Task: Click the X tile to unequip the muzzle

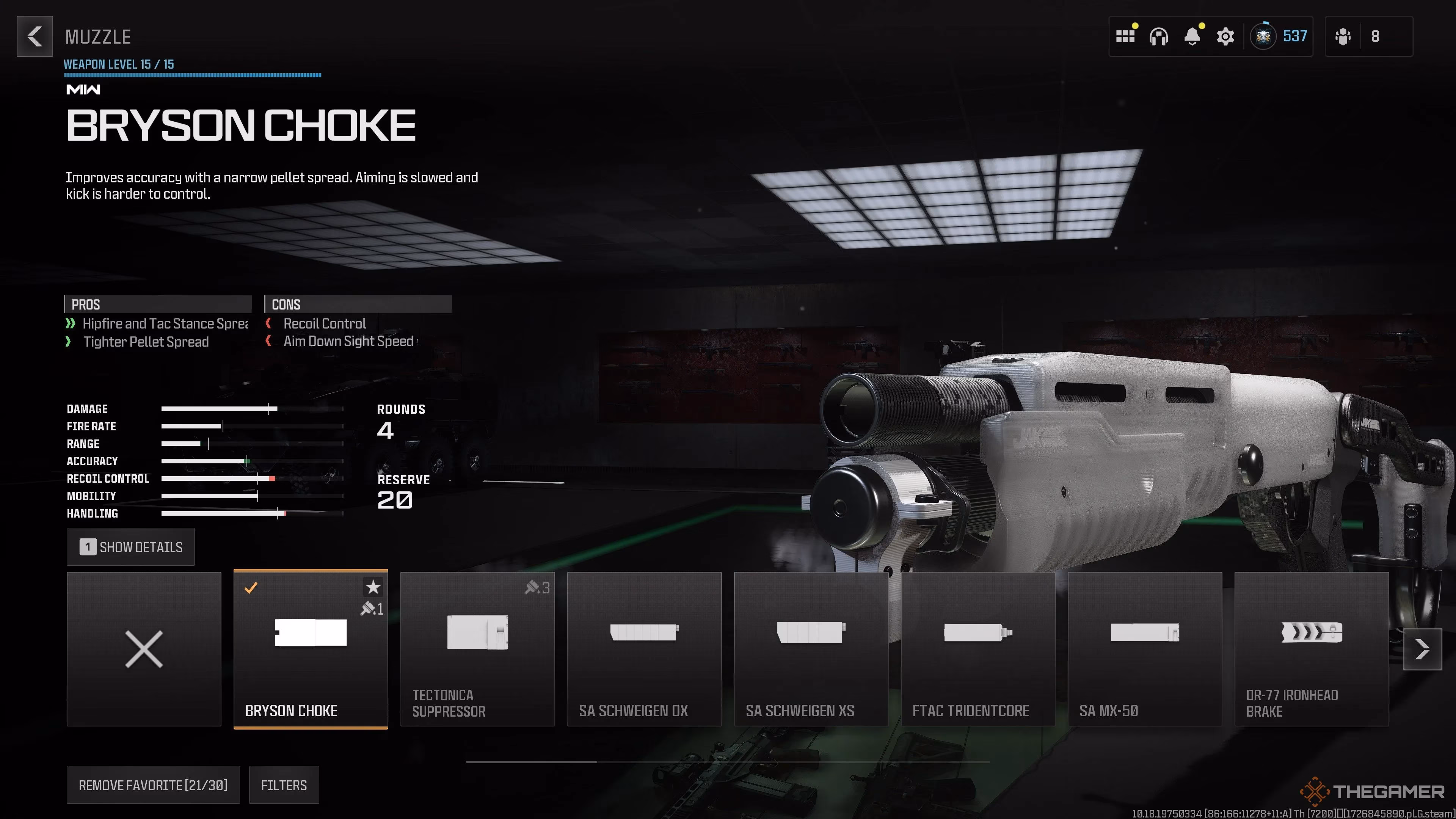Action: [144, 650]
